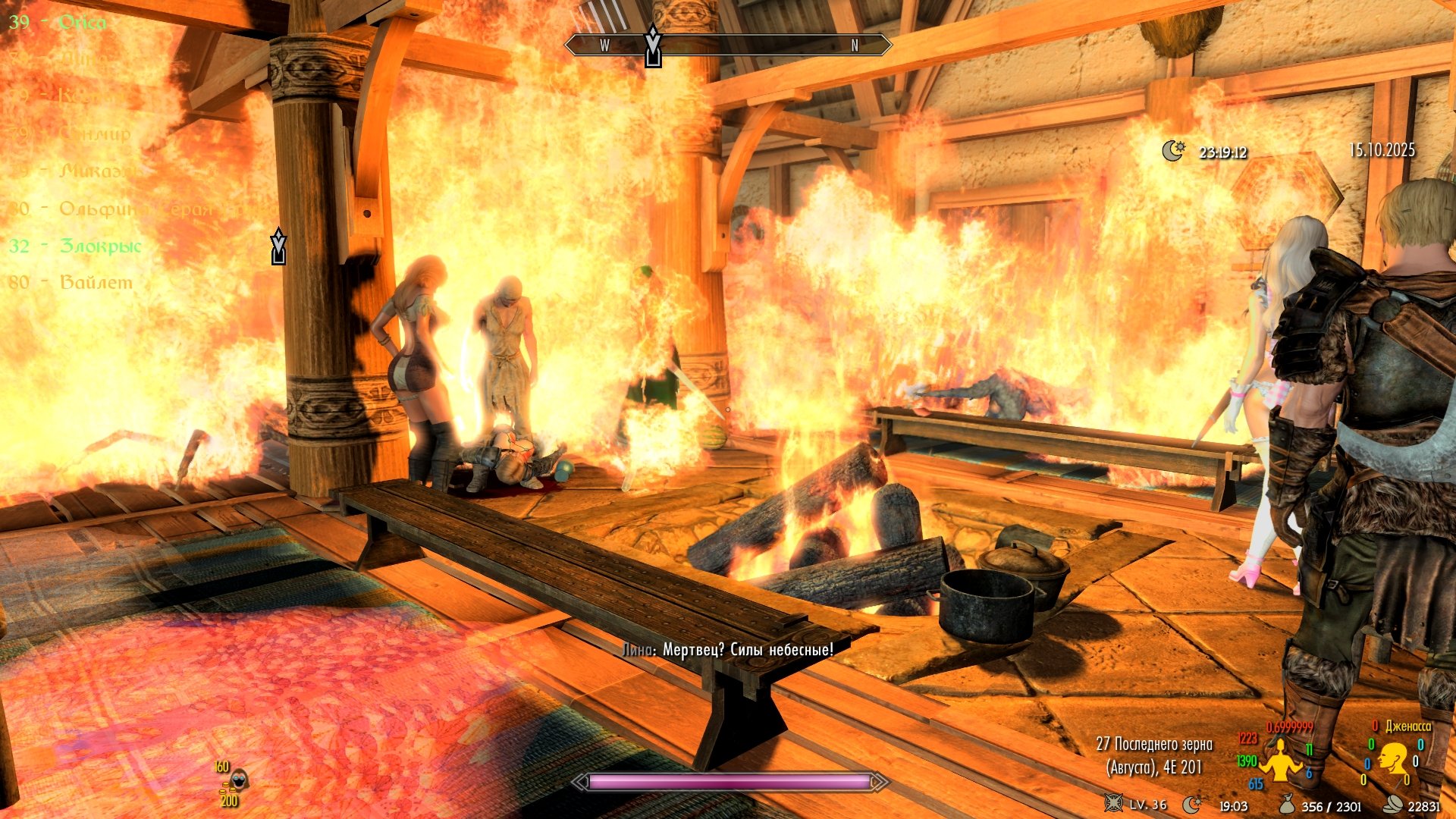Click the yellow head icon for Дженасса
This screenshot has width=1456, height=819.
pyautogui.click(x=1393, y=759)
